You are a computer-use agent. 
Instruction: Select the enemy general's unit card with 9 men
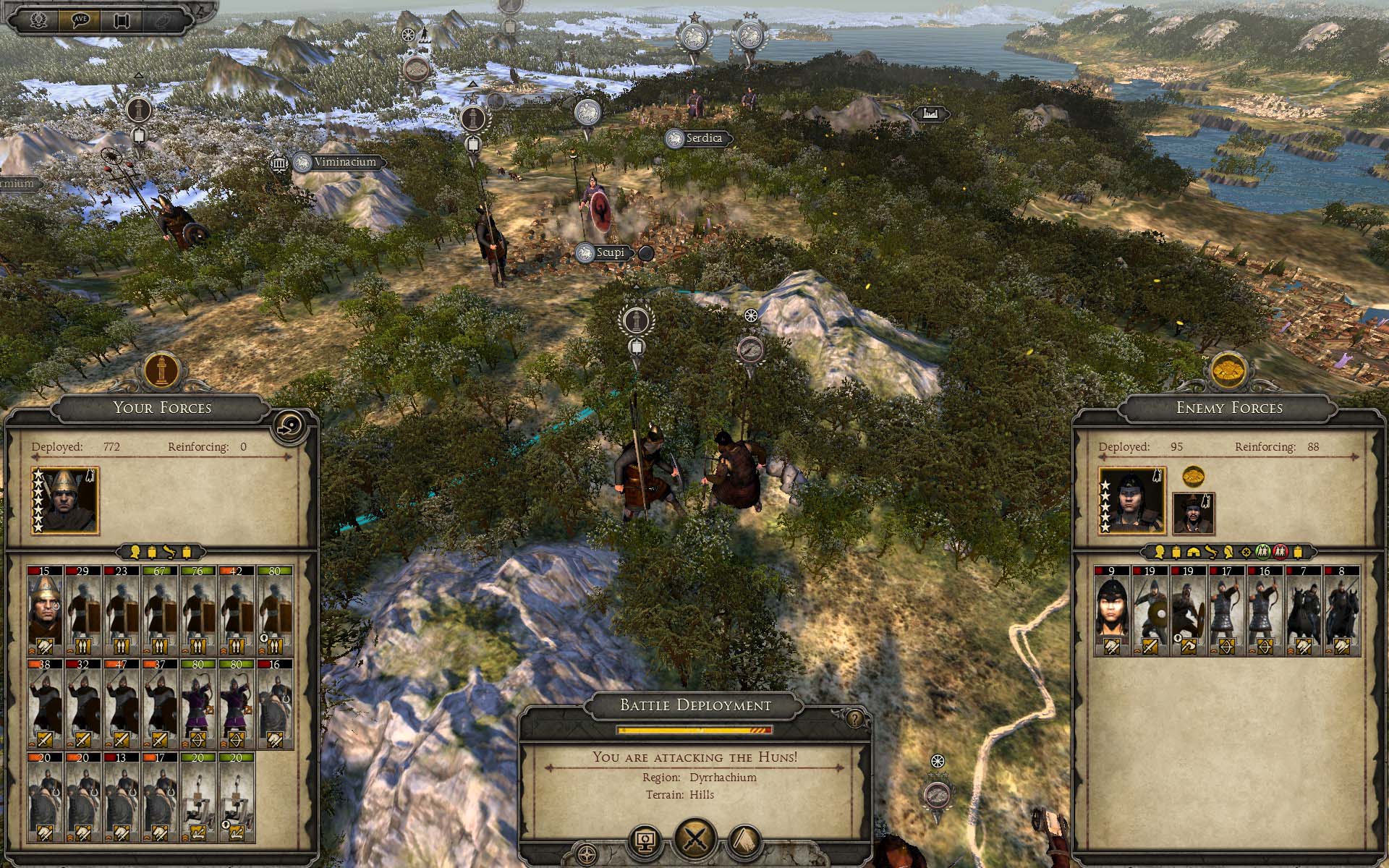(1112, 611)
